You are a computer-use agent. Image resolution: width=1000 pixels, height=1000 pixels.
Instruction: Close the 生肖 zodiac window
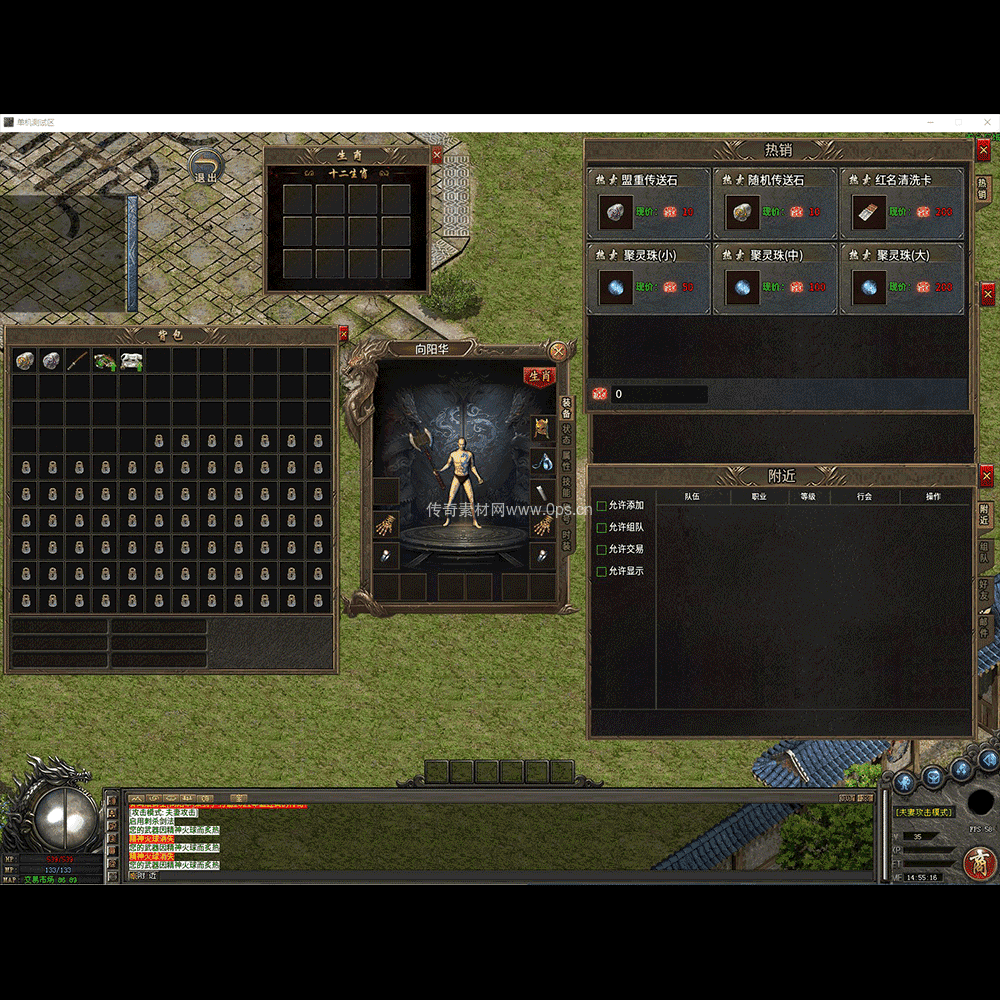point(436,155)
